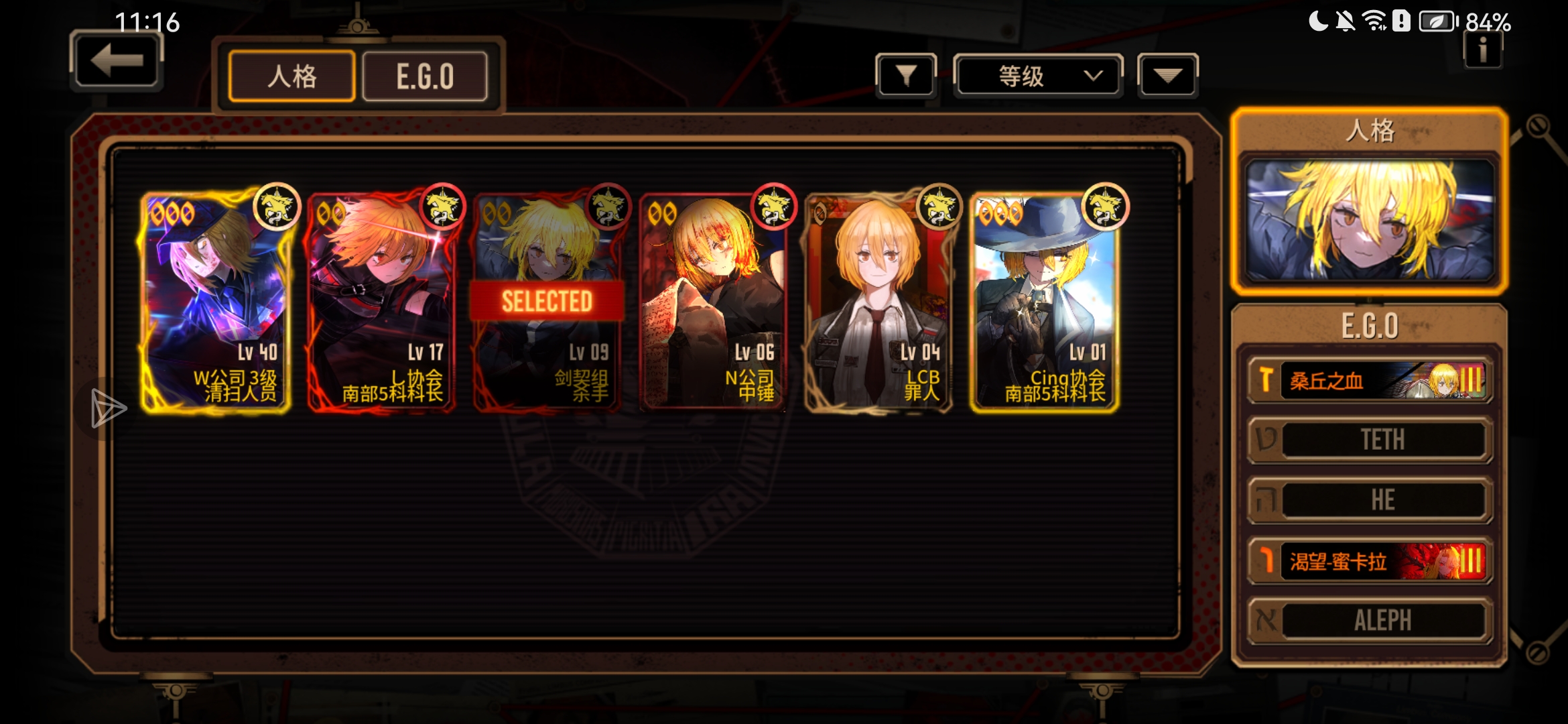
Task: Open the selected 人格 portrait panel
Action: click(x=1370, y=220)
